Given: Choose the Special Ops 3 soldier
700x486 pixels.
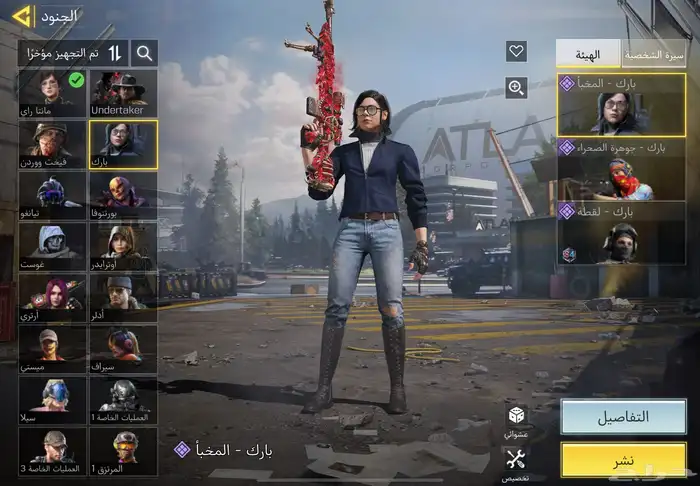Looking at the screenshot, I should [x=52, y=452].
